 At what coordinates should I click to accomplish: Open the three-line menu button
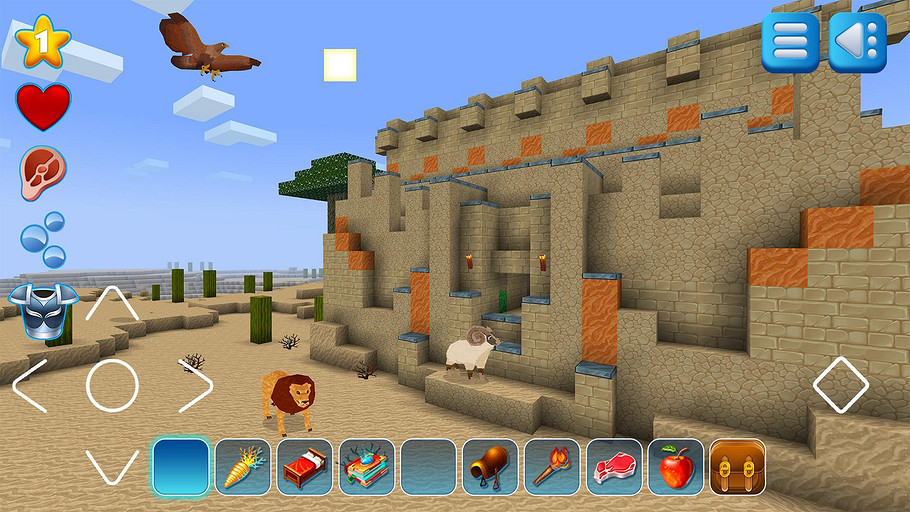[790, 42]
